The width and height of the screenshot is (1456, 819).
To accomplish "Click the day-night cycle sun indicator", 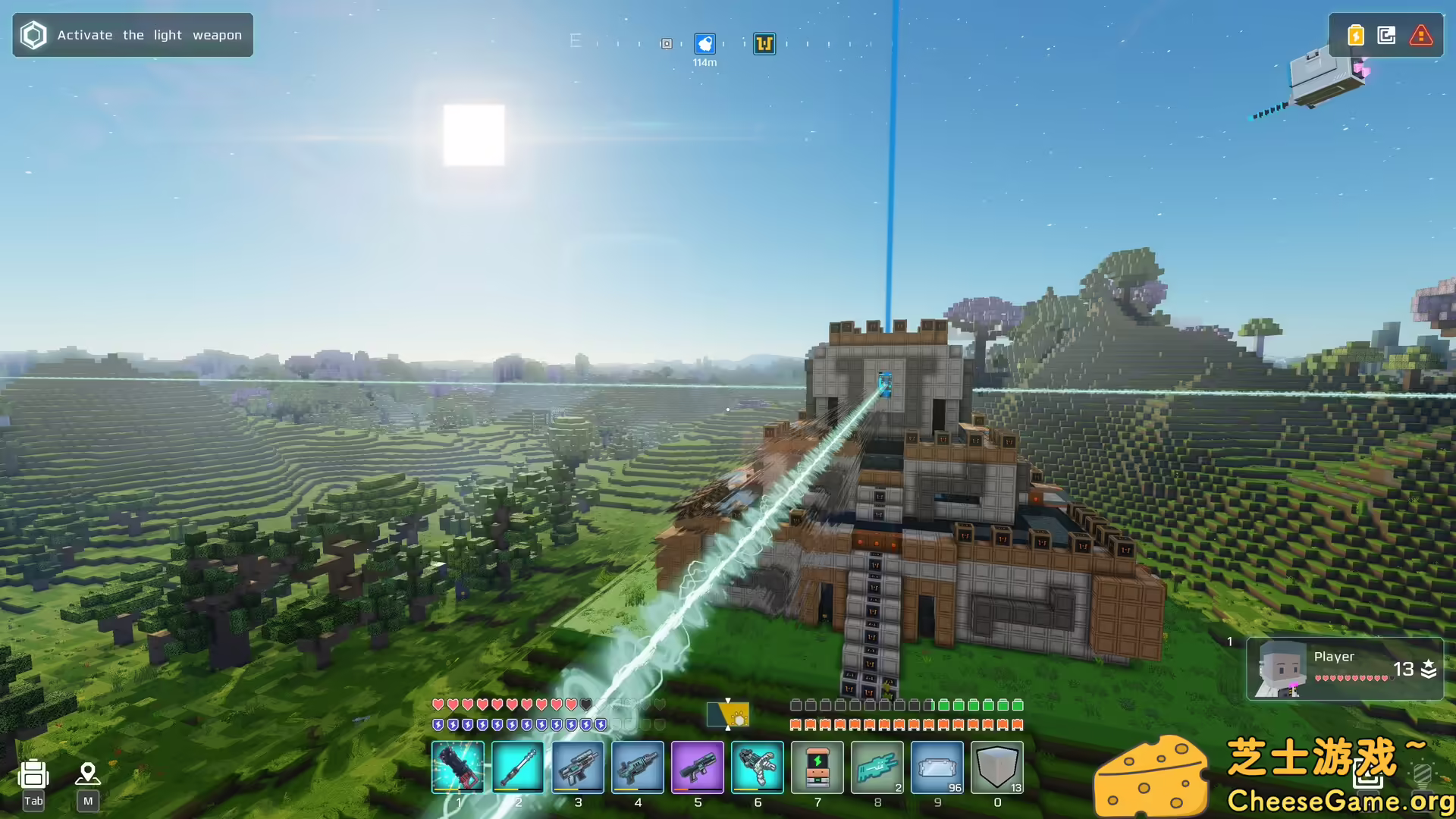I will coord(728,714).
